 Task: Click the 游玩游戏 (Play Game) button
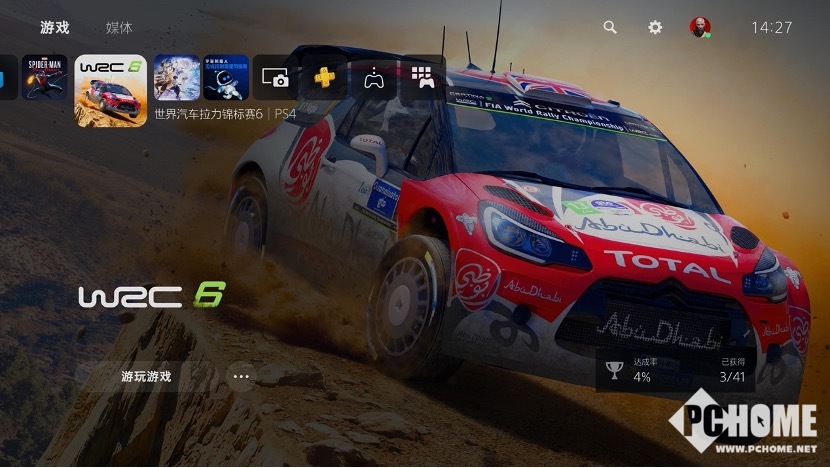pyautogui.click(x=146, y=377)
